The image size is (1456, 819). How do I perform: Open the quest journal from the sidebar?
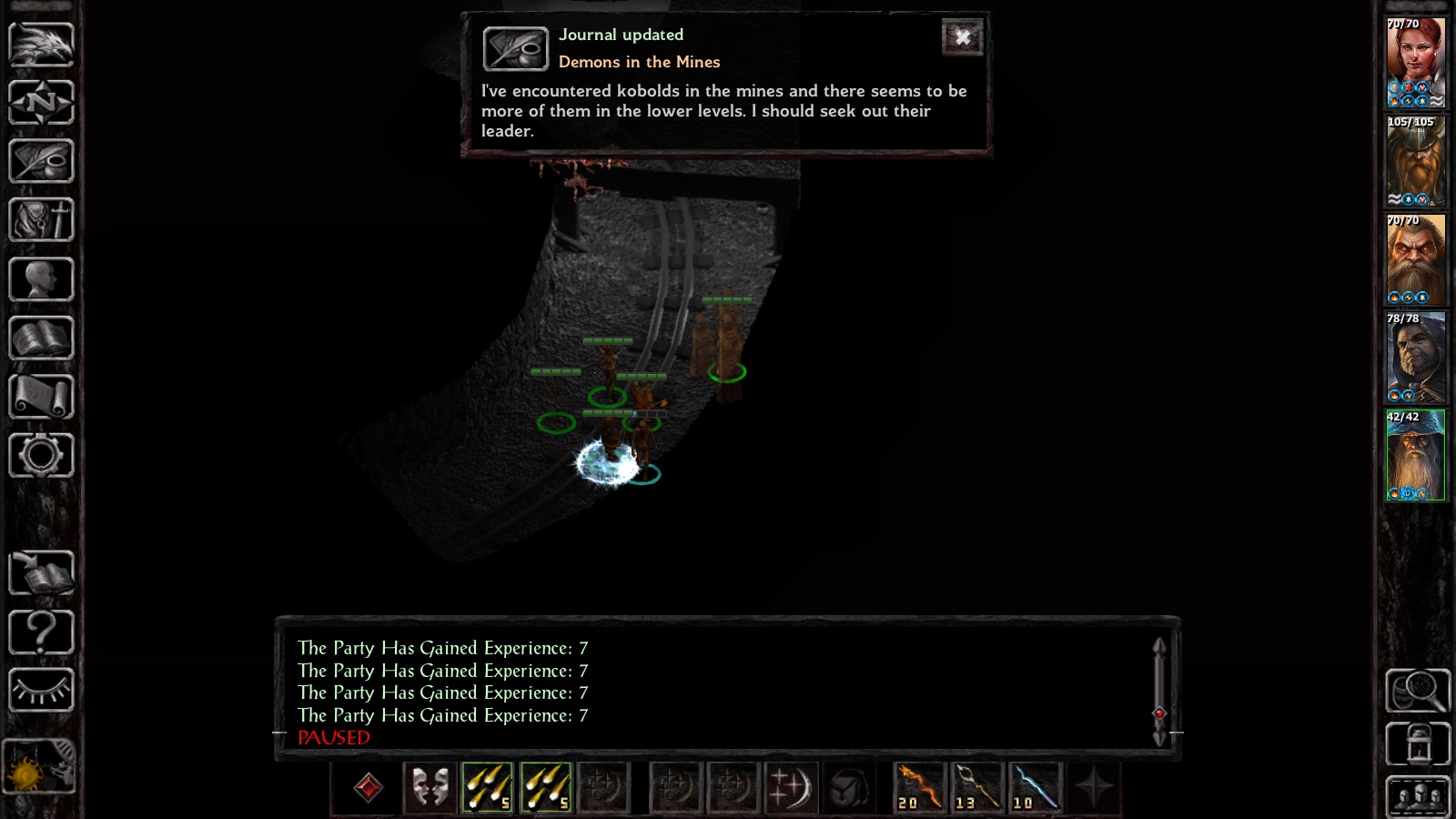41,161
